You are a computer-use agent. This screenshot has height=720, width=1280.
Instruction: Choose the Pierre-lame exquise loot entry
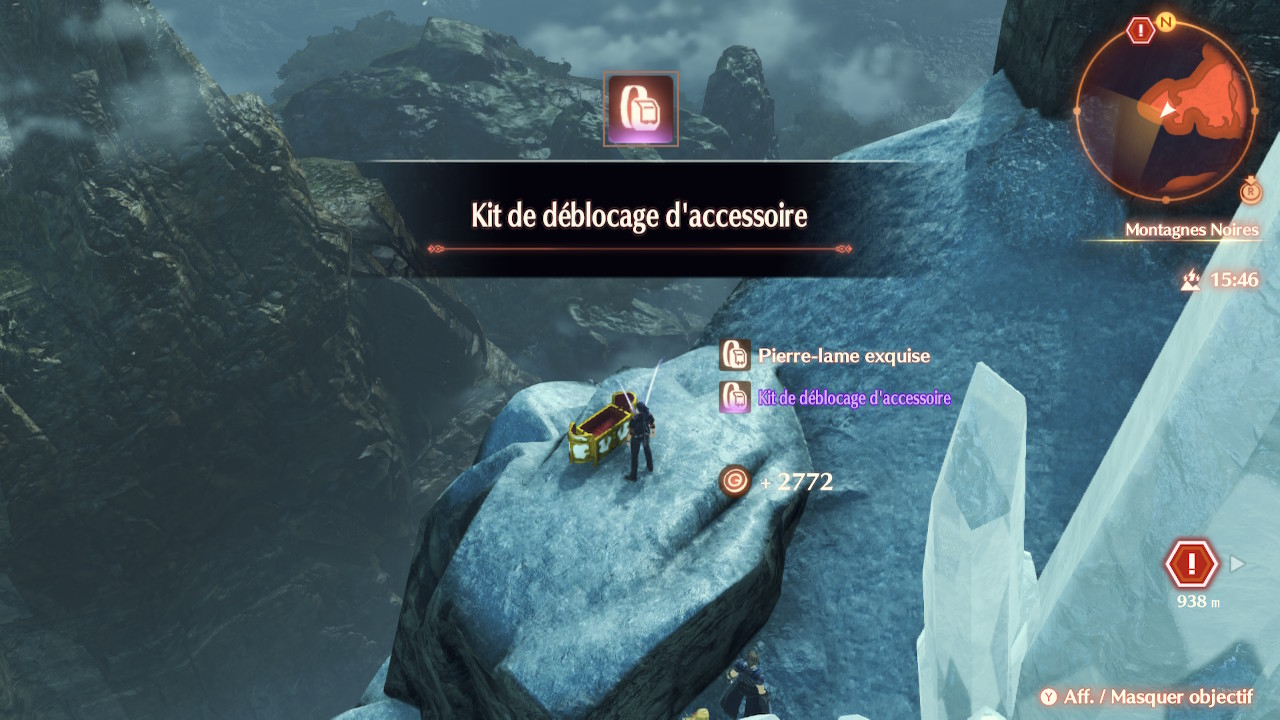pos(843,356)
